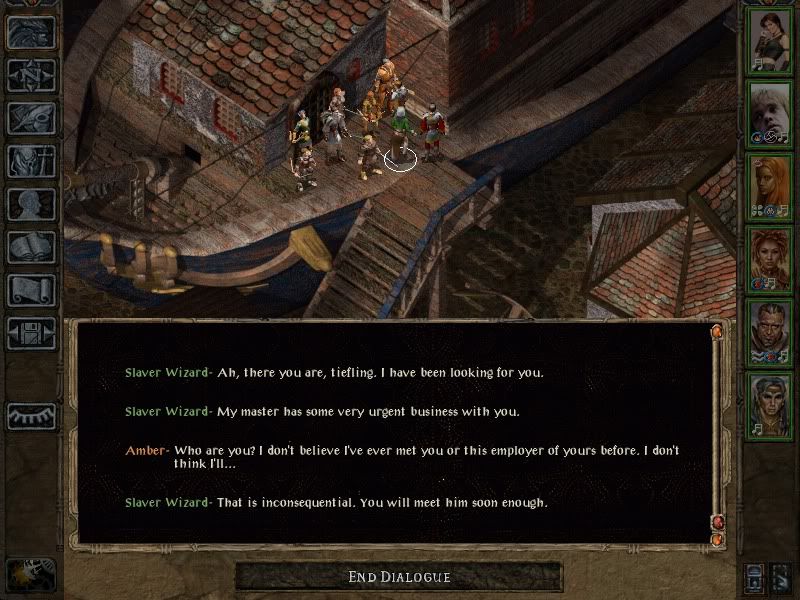Select the red-haired woman portrait
The height and width of the screenshot is (600, 800).
click(771, 257)
